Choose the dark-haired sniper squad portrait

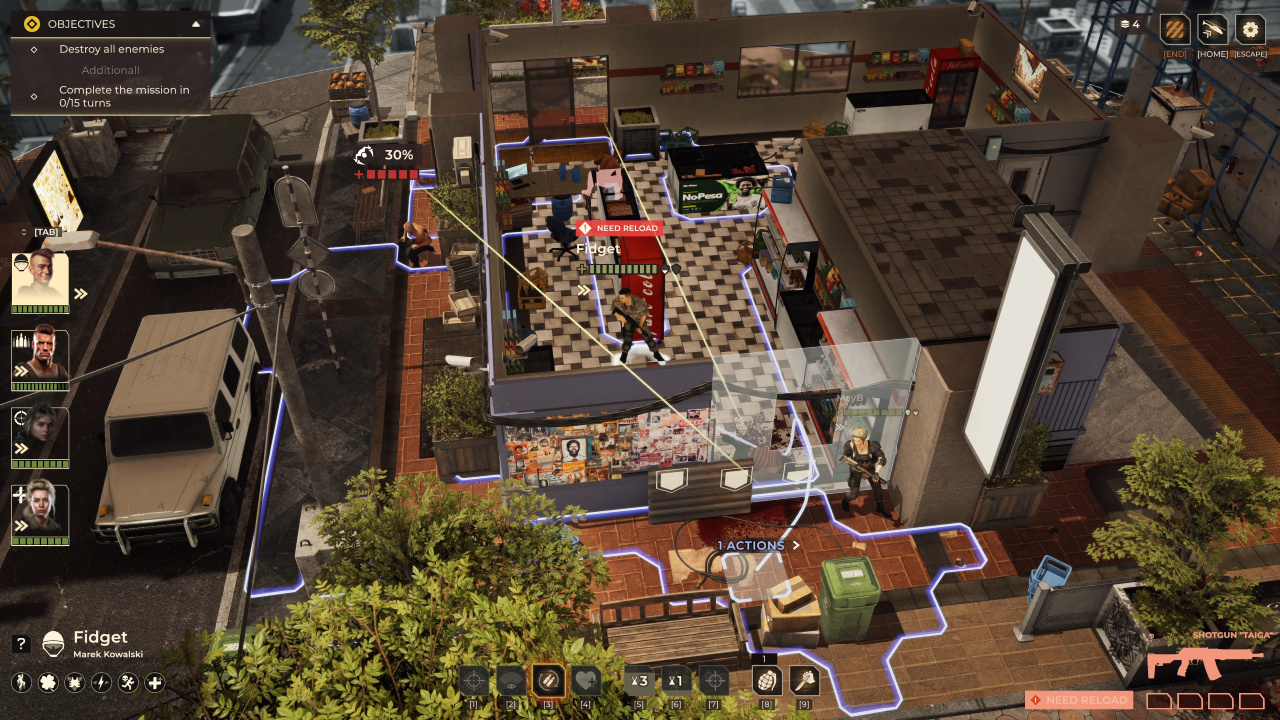[40, 434]
